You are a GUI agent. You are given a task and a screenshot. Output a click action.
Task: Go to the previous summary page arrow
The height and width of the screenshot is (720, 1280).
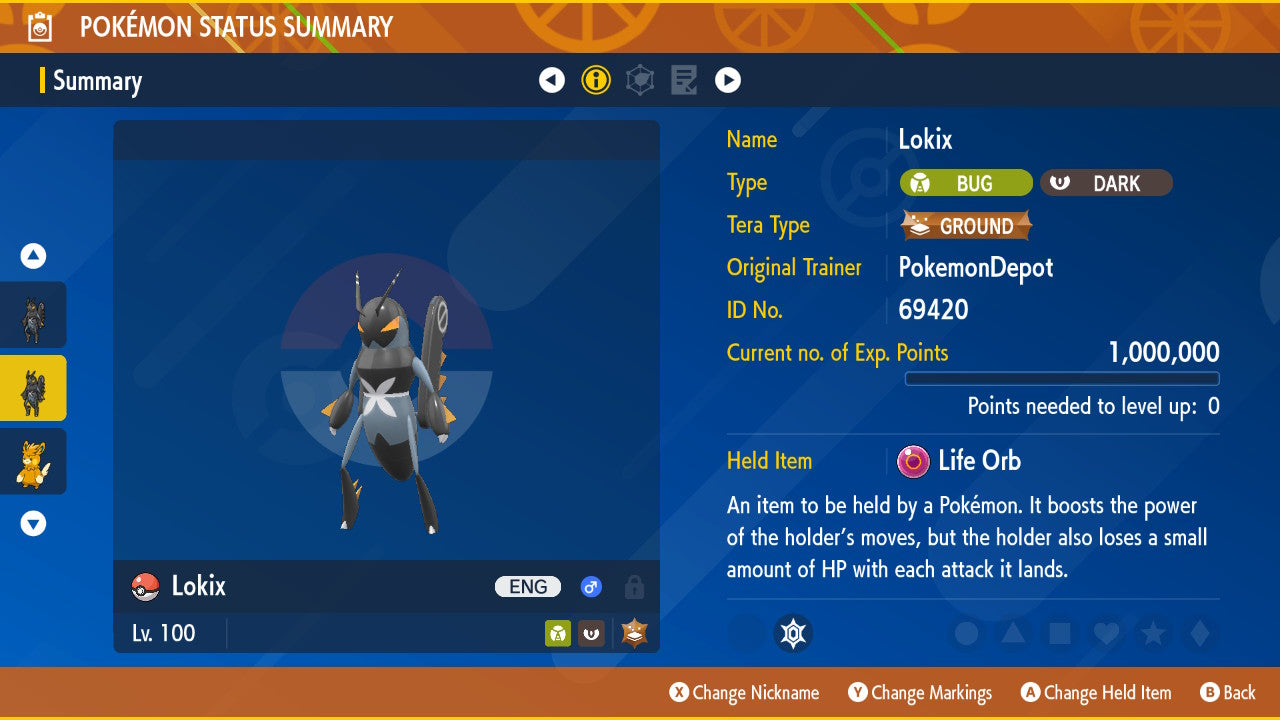552,80
